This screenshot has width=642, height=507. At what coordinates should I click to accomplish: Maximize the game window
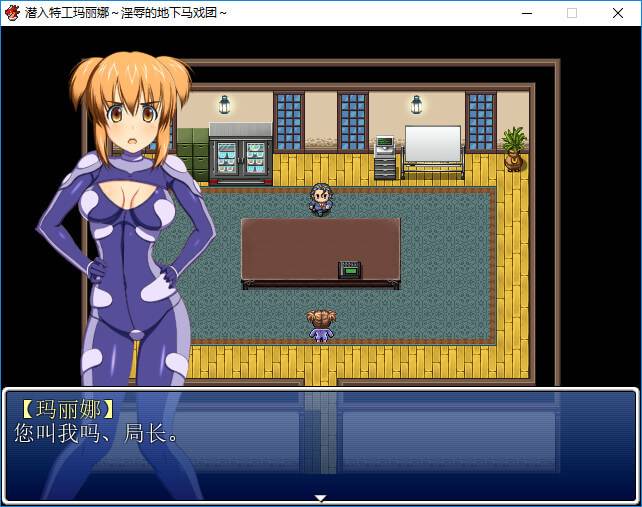click(x=572, y=13)
